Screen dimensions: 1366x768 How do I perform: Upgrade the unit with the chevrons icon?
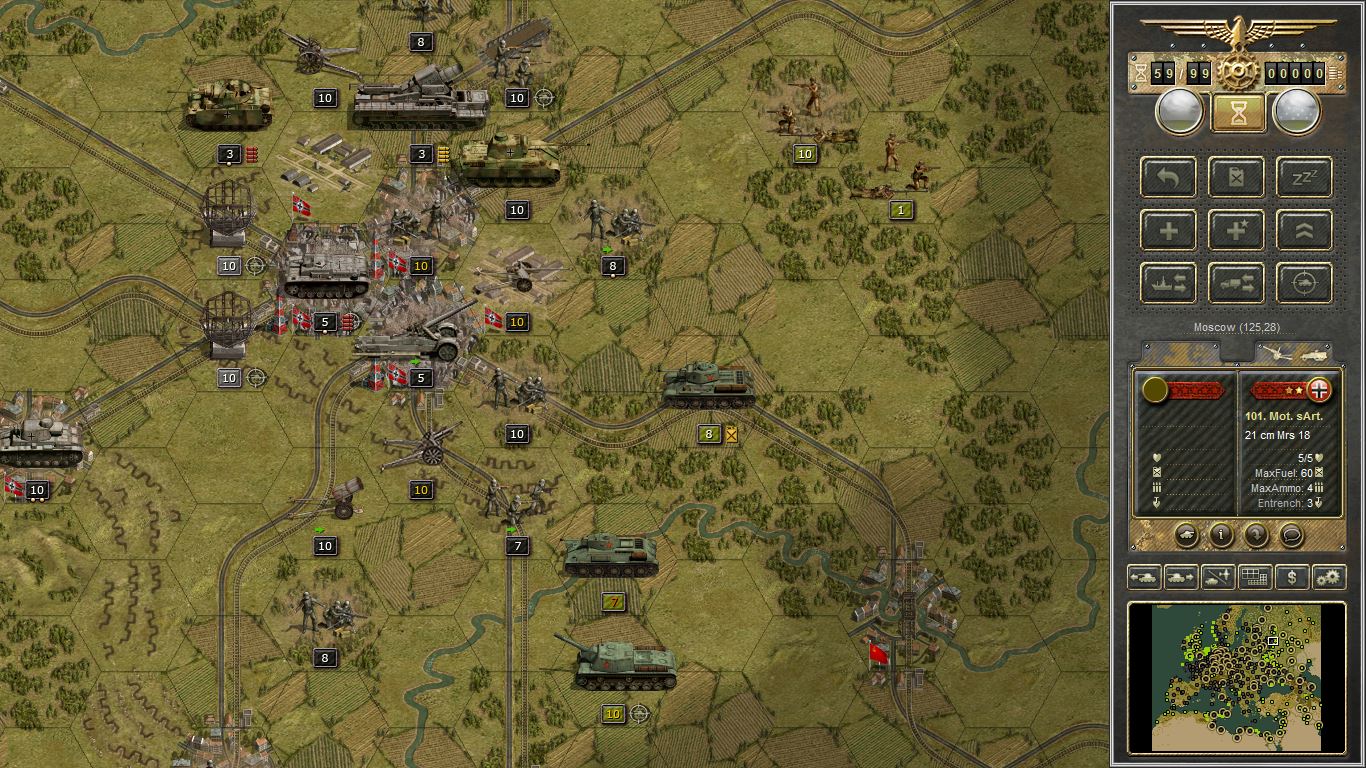1302,230
